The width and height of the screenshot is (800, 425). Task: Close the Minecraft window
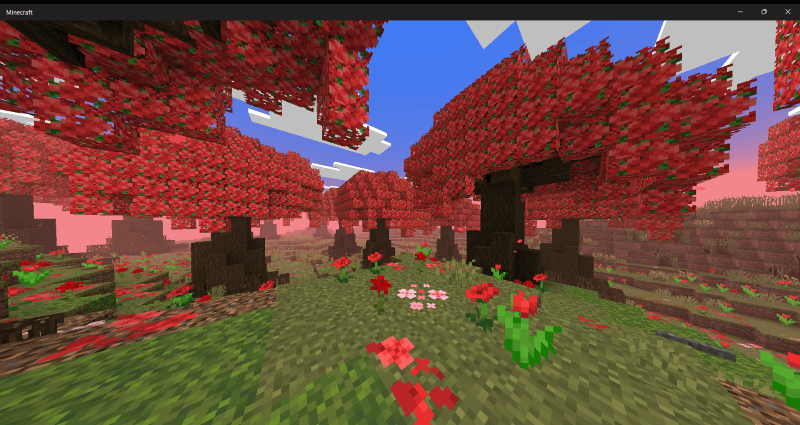[x=787, y=11]
